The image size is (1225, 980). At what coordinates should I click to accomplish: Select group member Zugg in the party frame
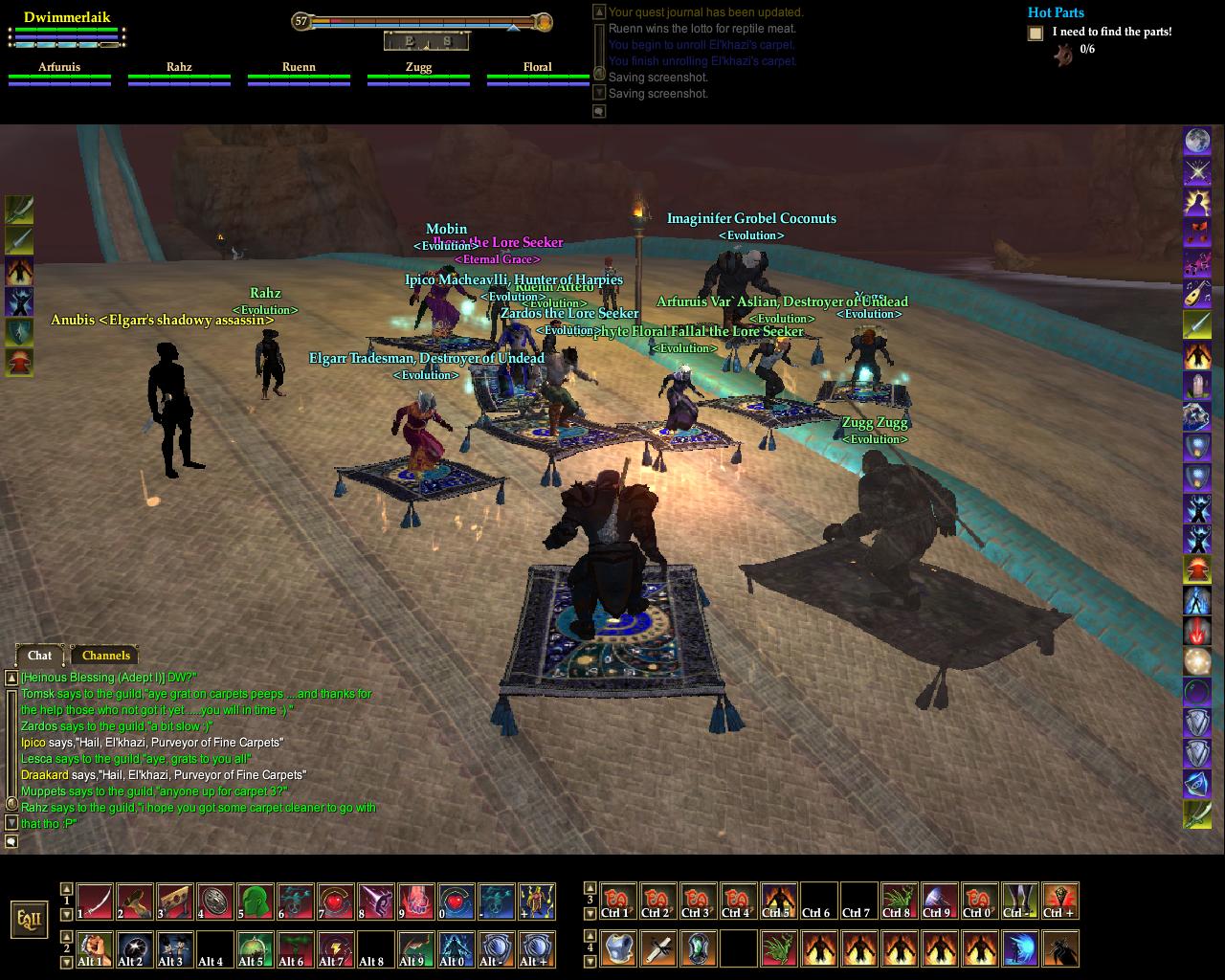[x=418, y=73]
